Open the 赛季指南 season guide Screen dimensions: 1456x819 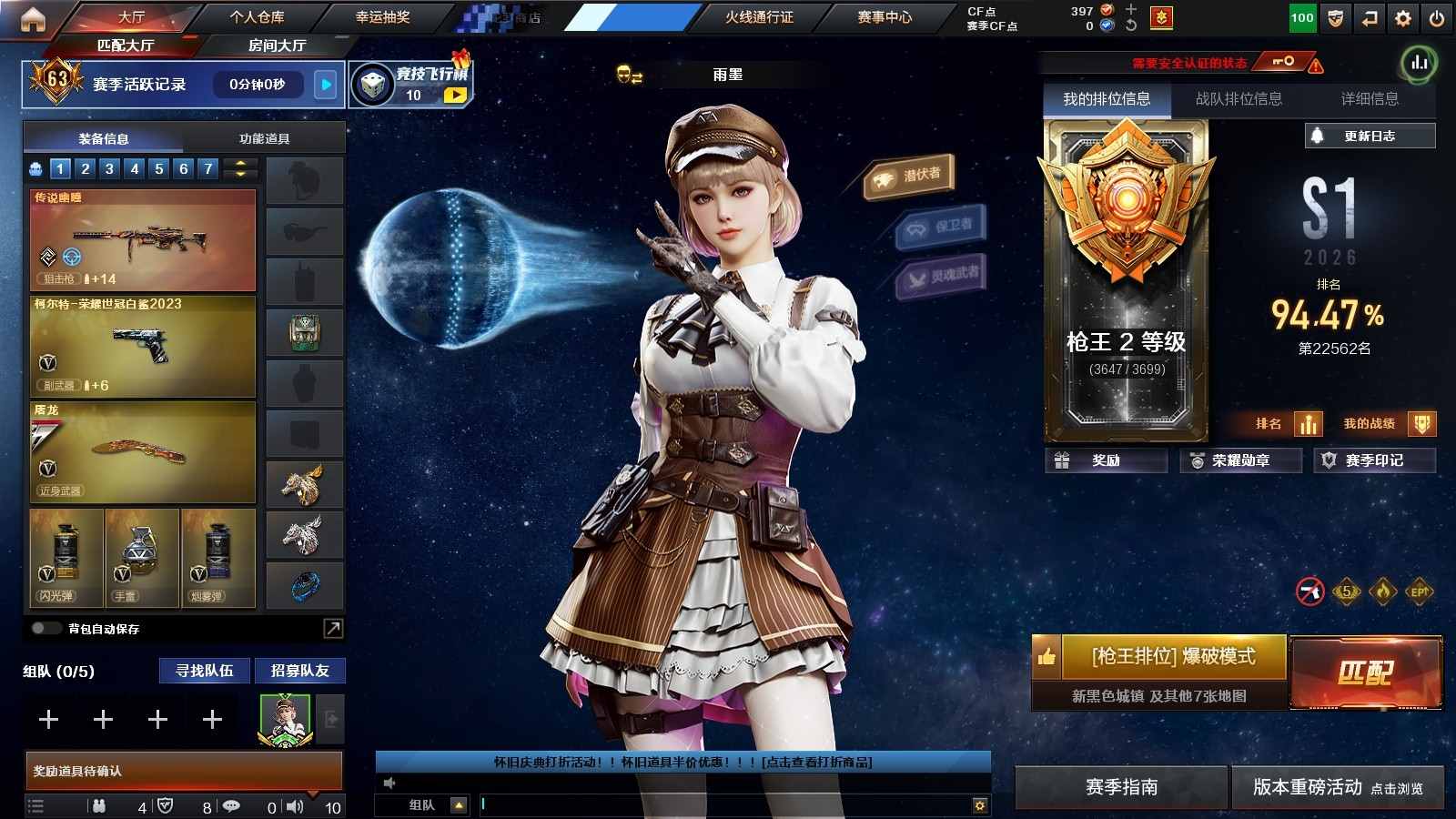point(1121,787)
